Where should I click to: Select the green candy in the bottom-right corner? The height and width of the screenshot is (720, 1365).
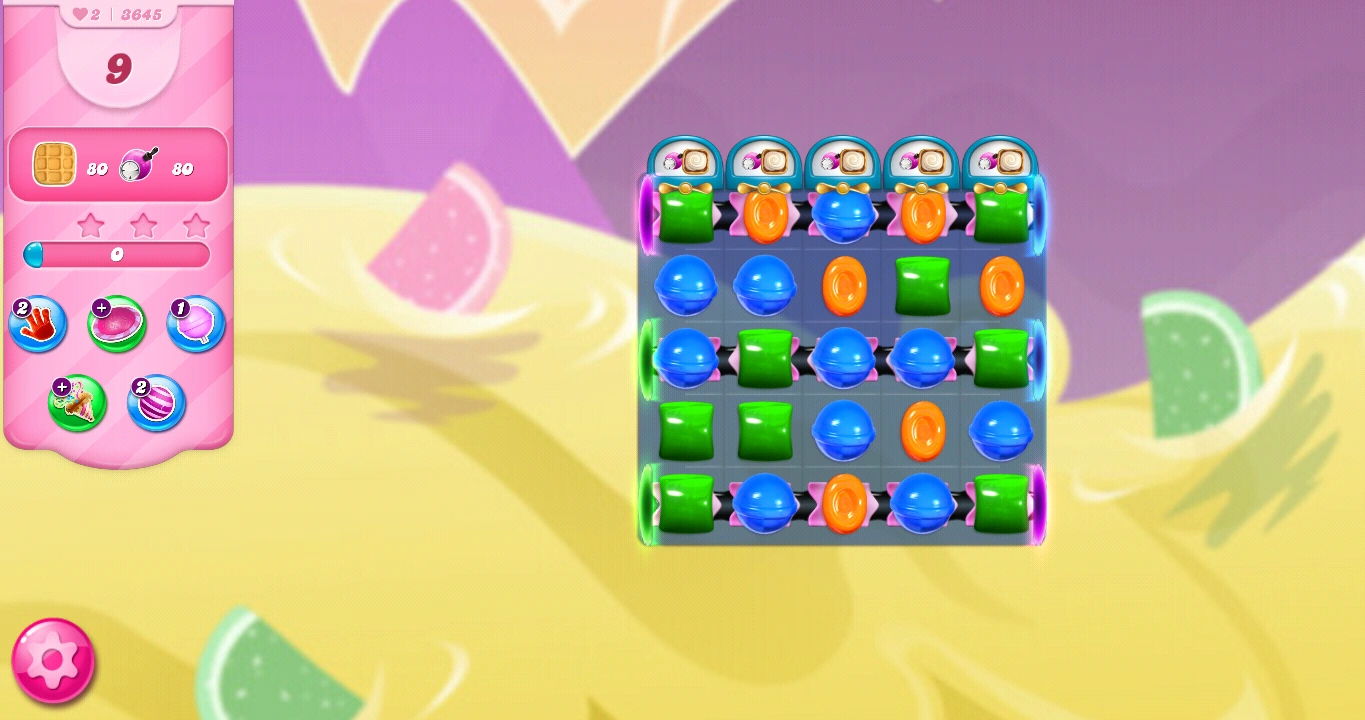[1001, 503]
